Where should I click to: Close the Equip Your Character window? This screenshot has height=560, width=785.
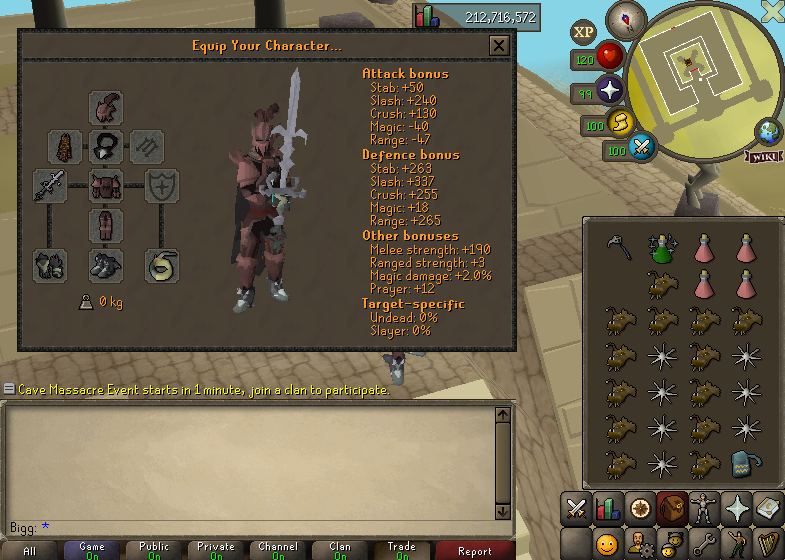tap(499, 45)
